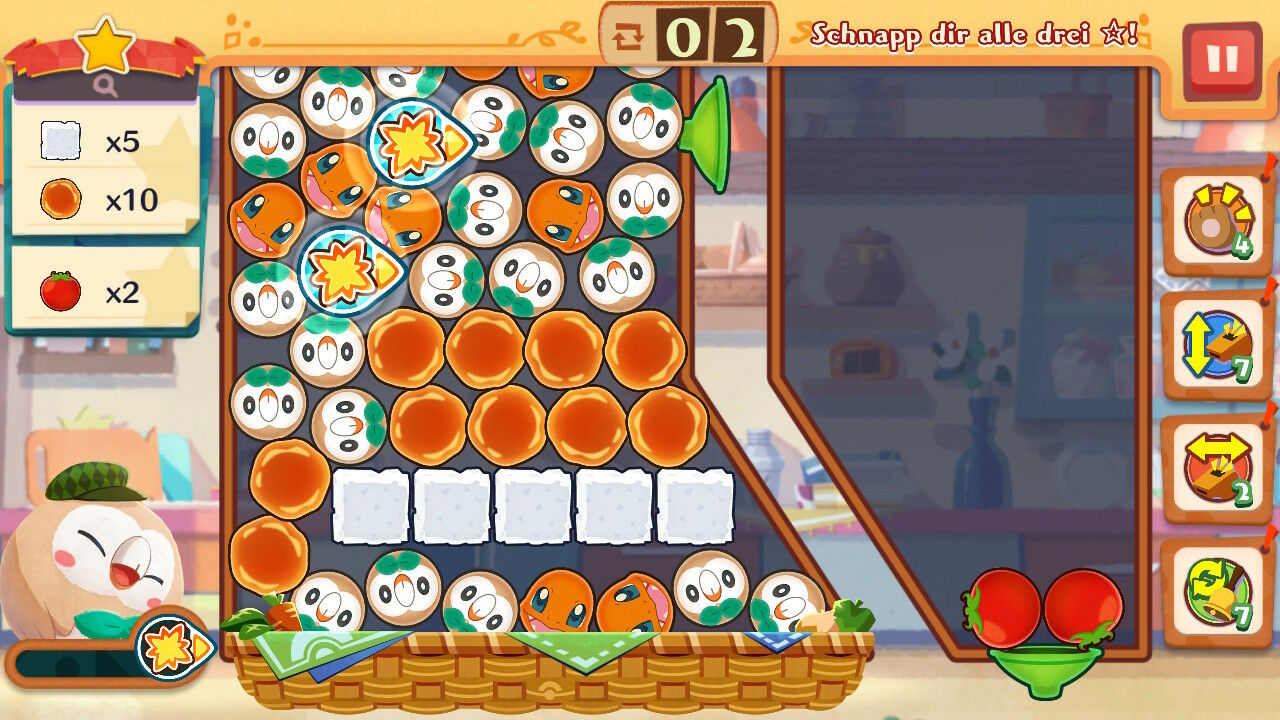The width and height of the screenshot is (1280, 720).
Task: Activate the vertical arrow megaphone item
Action: pyautogui.click(x=1215, y=345)
